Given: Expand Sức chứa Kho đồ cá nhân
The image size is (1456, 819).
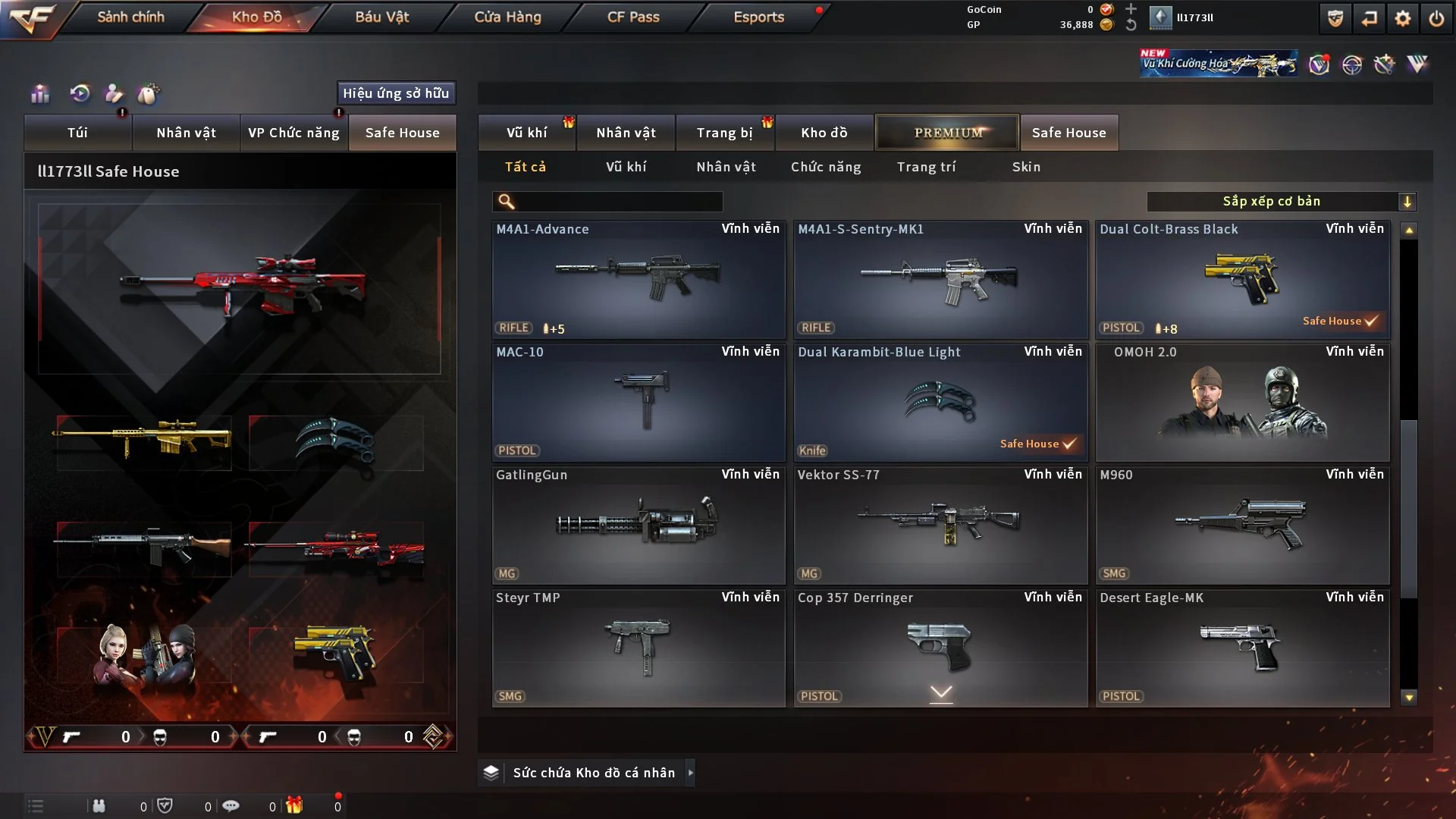Looking at the screenshot, I should [x=593, y=773].
